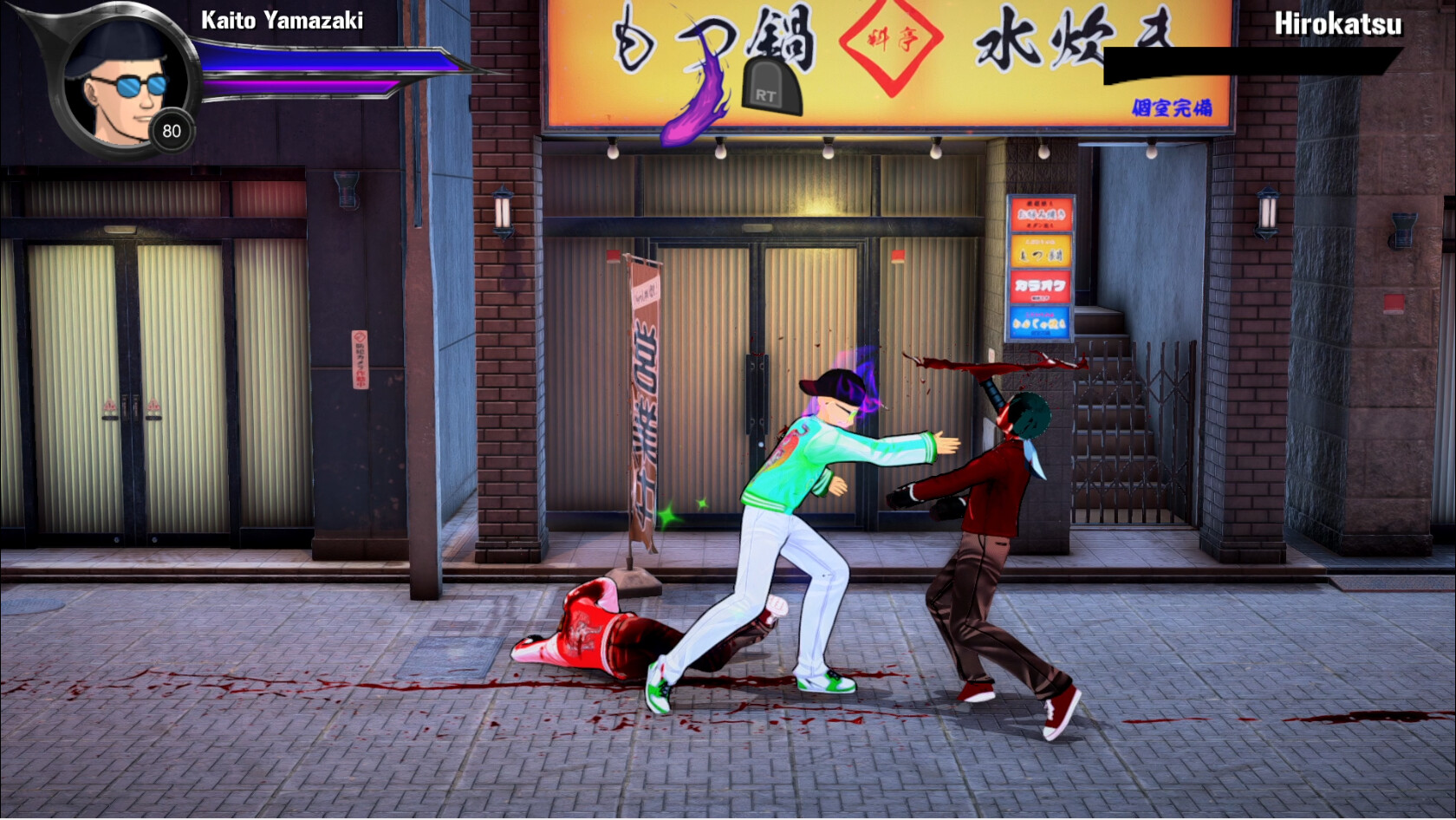This screenshot has width=1456, height=820.
Task: Click the Kaito Yamazaki name label
Action: [x=283, y=19]
